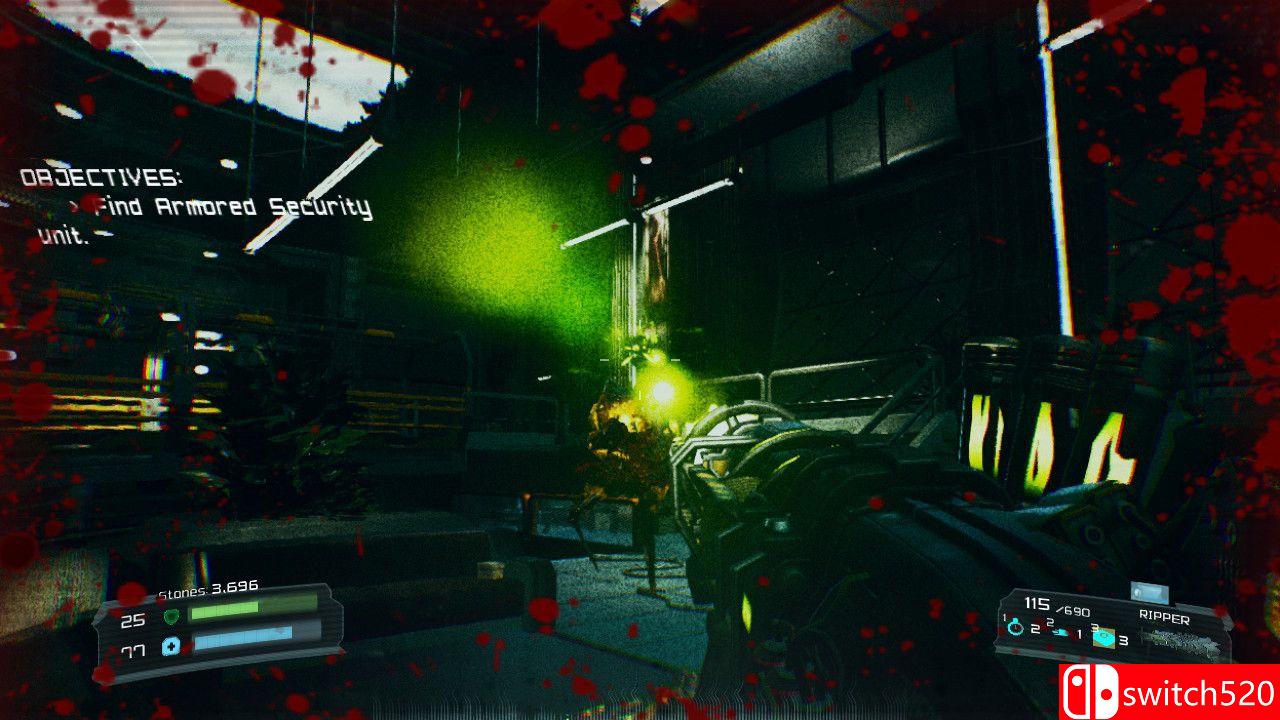Click the Stones 3,696 currency counter
This screenshot has width=1280, height=720.
point(208,589)
